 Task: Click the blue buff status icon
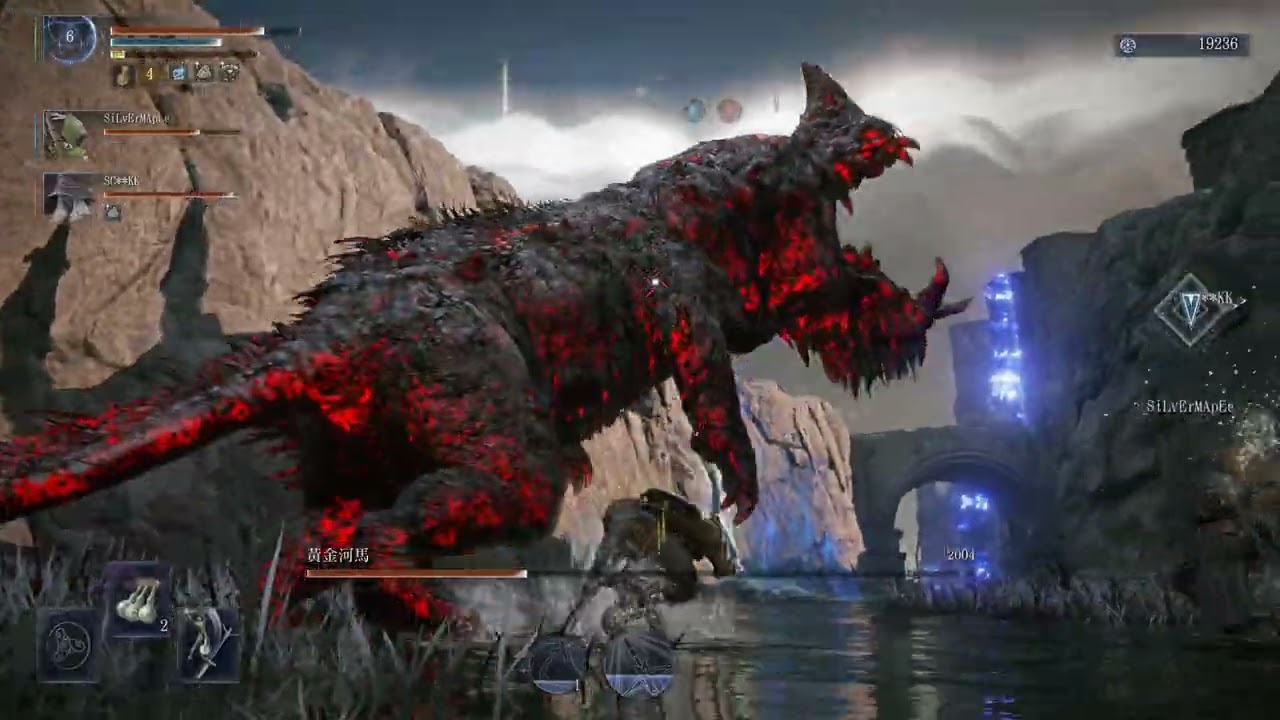[x=178, y=73]
